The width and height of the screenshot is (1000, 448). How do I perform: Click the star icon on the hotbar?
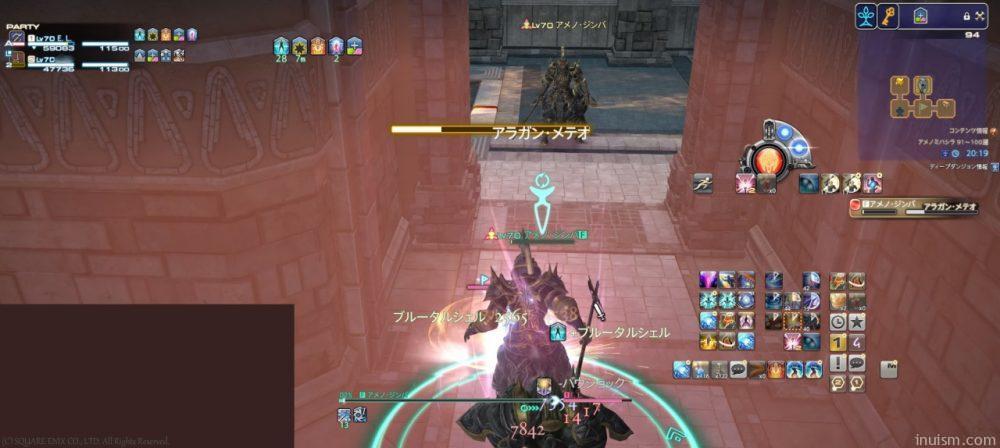tap(856, 322)
